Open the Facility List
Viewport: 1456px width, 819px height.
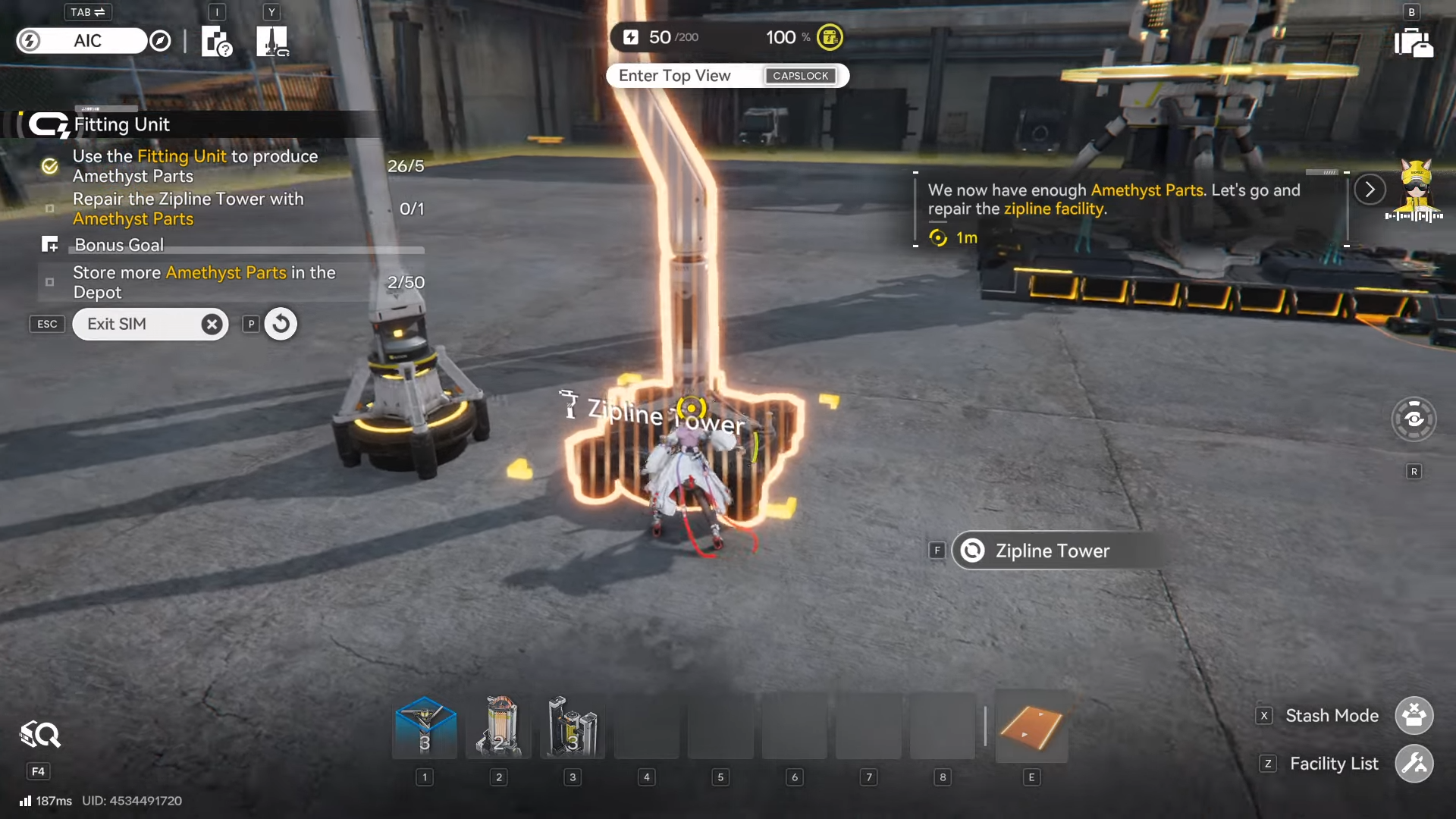pyautogui.click(x=1414, y=764)
